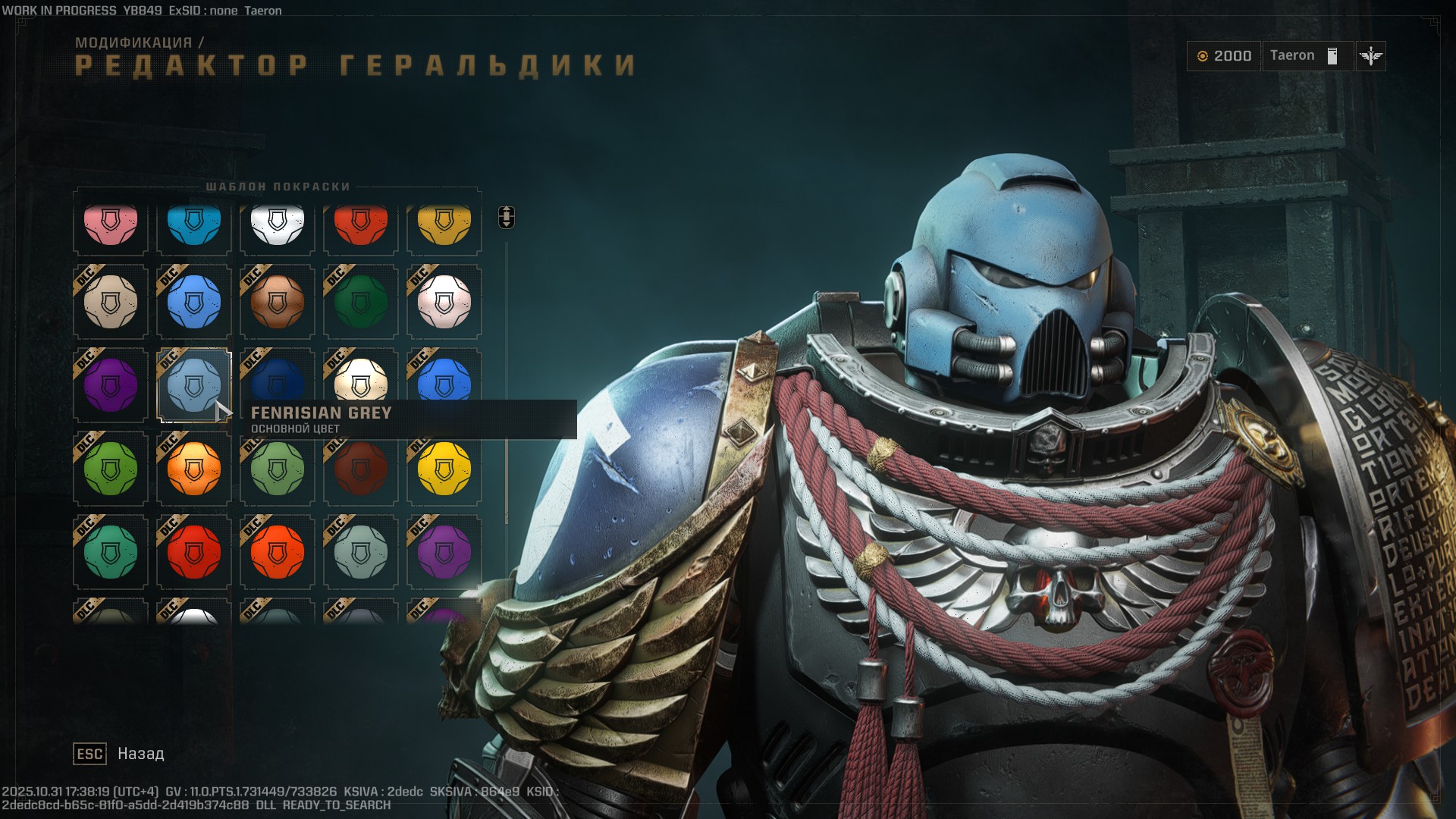Select the gold paint template in top row
This screenshot has width=1456, height=819.
444,224
